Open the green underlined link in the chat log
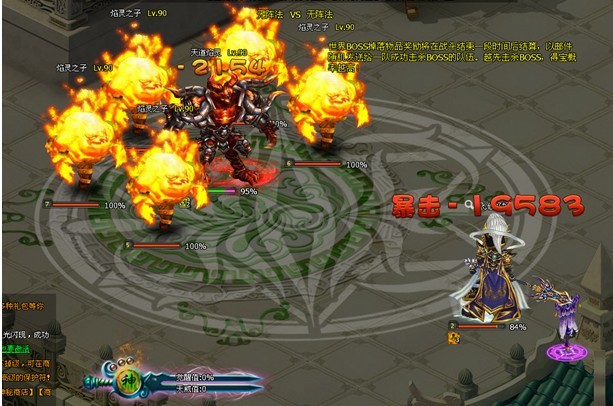 [x=16, y=349]
